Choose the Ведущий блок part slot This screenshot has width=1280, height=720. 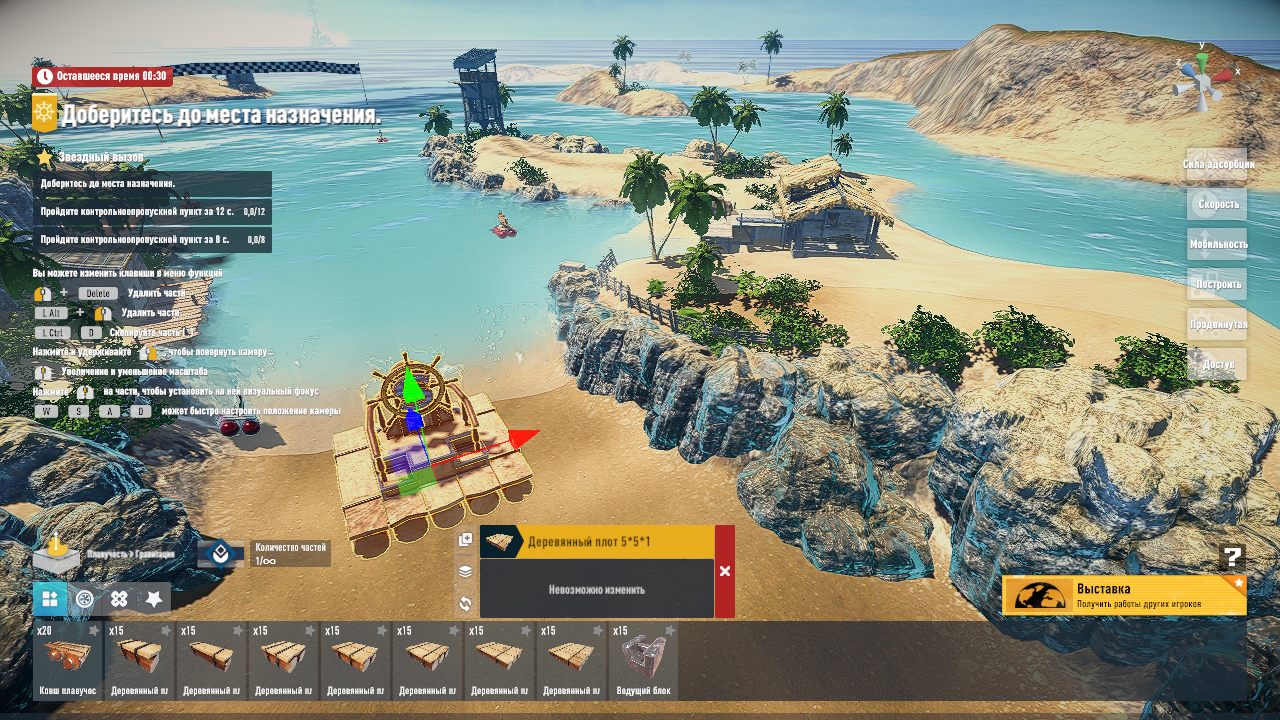(643, 661)
